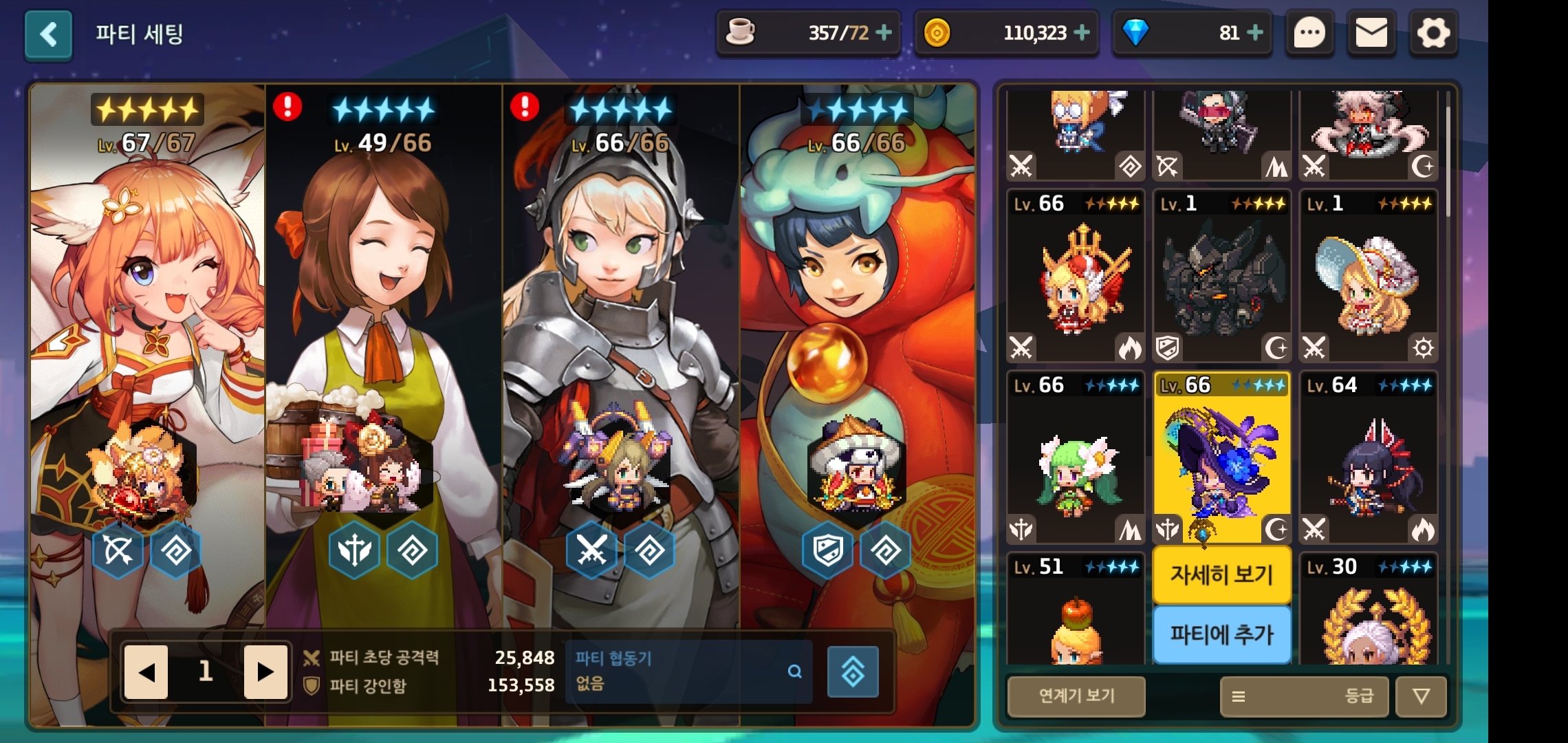Open the settings gear
The height and width of the screenshot is (743, 1568).
coord(1433,33)
